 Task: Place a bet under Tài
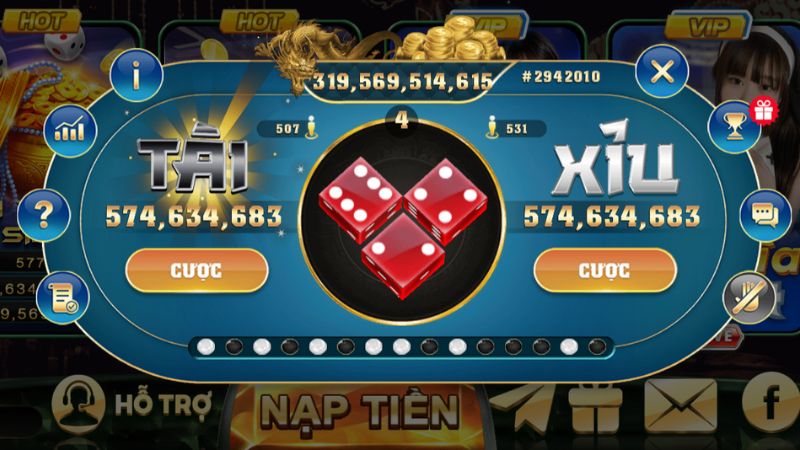point(197,270)
